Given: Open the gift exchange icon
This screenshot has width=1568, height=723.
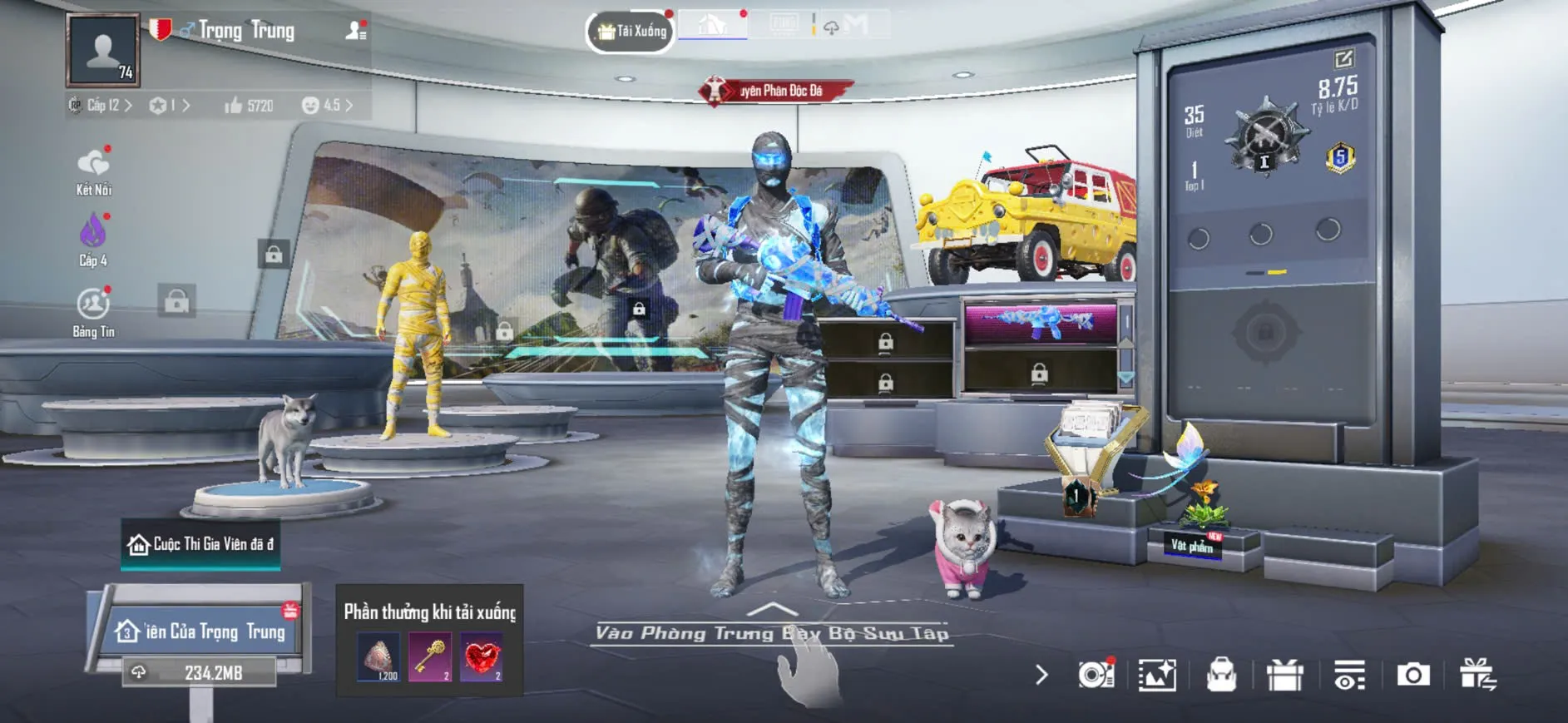Looking at the screenshot, I should point(1477,675).
